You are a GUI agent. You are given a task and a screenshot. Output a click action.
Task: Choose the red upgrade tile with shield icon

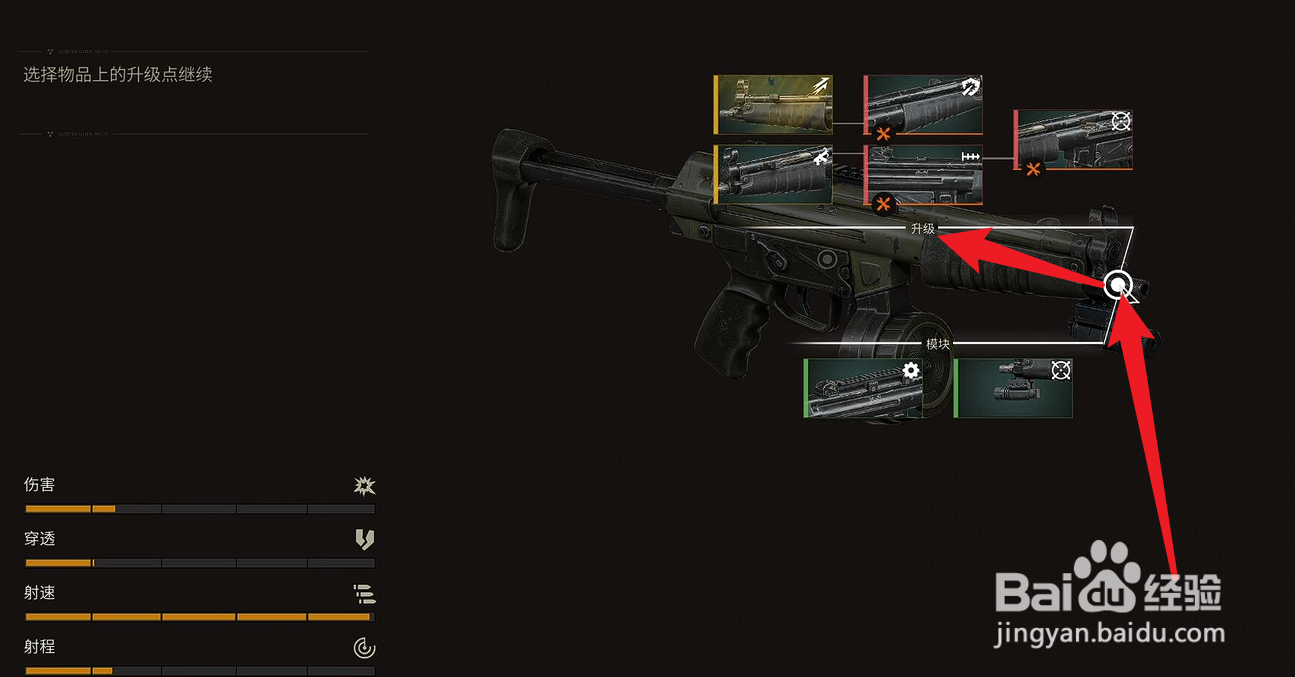[x=924, y=104]
